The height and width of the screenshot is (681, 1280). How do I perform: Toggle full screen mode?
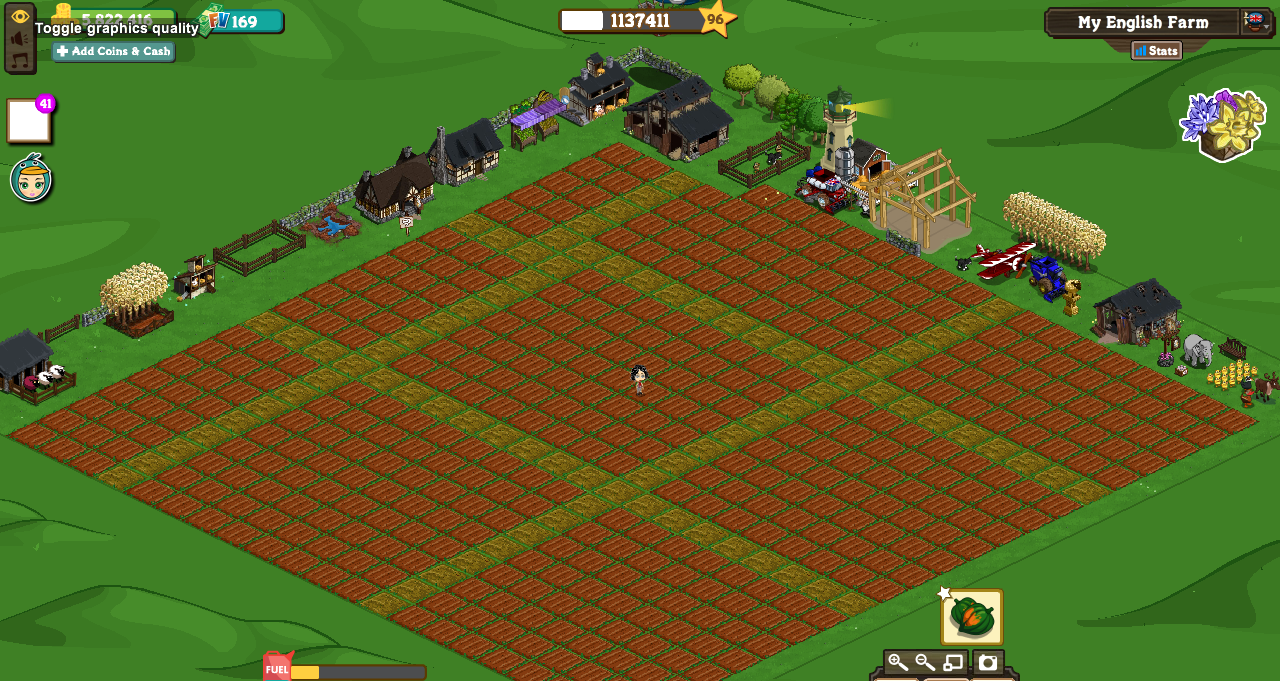(x=953, y=662)
